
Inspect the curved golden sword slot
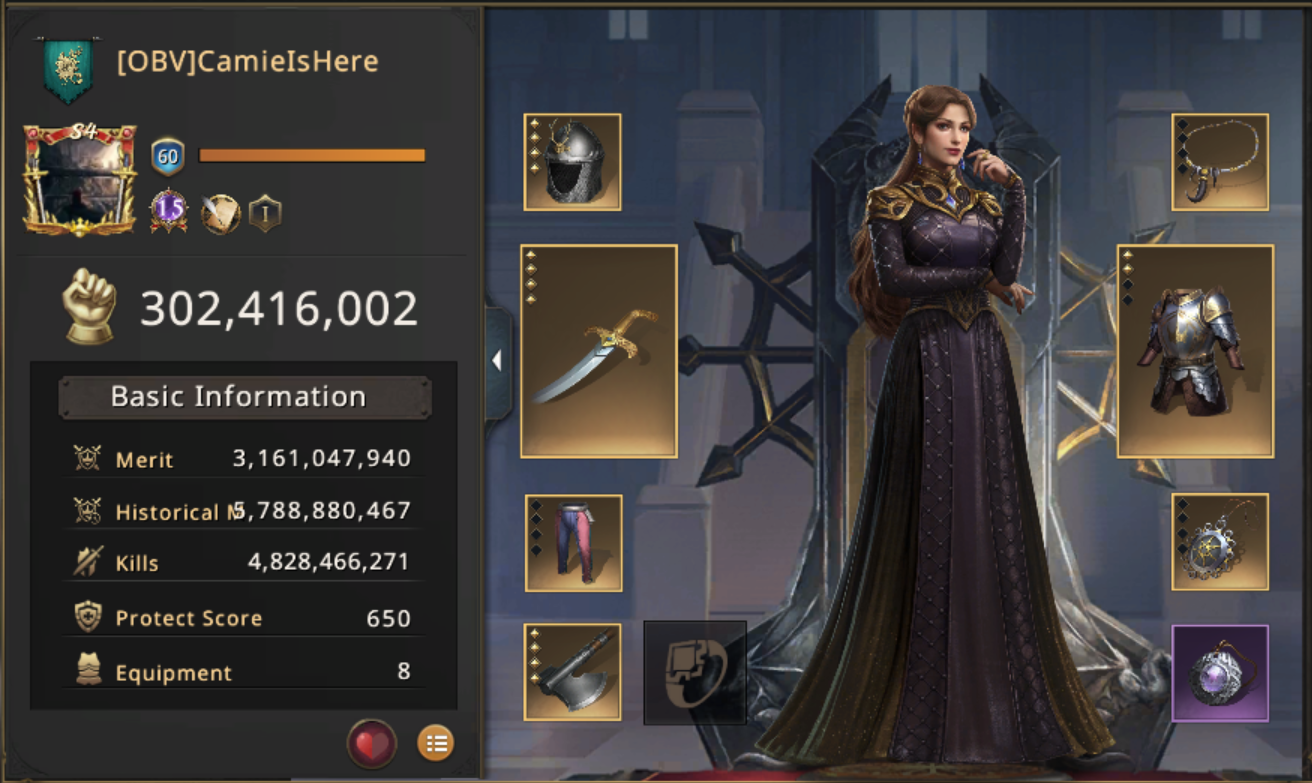click(x=598, y=351)
